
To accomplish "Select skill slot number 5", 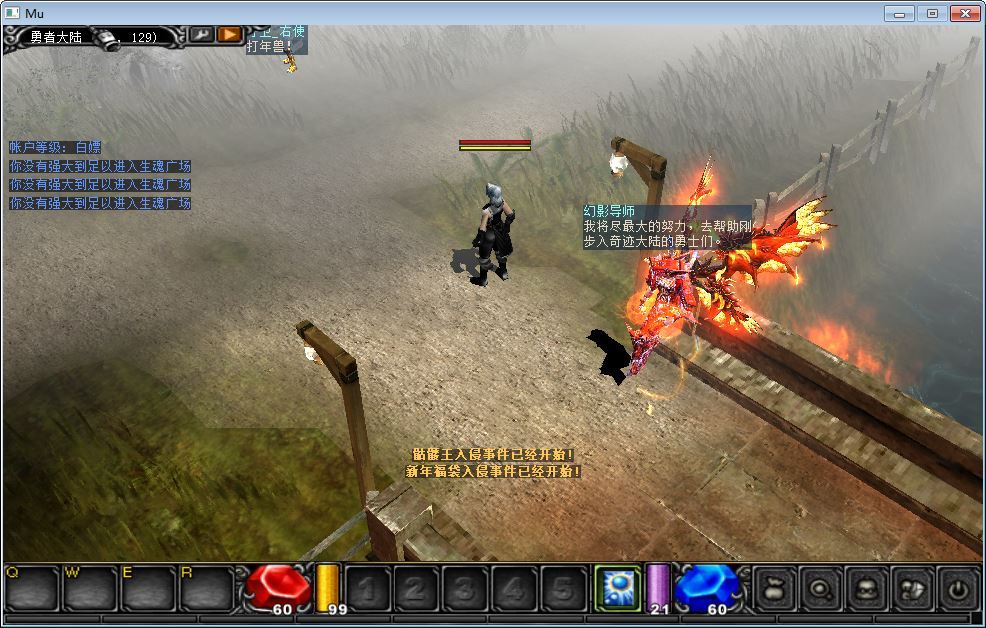I will click(563, 589).
